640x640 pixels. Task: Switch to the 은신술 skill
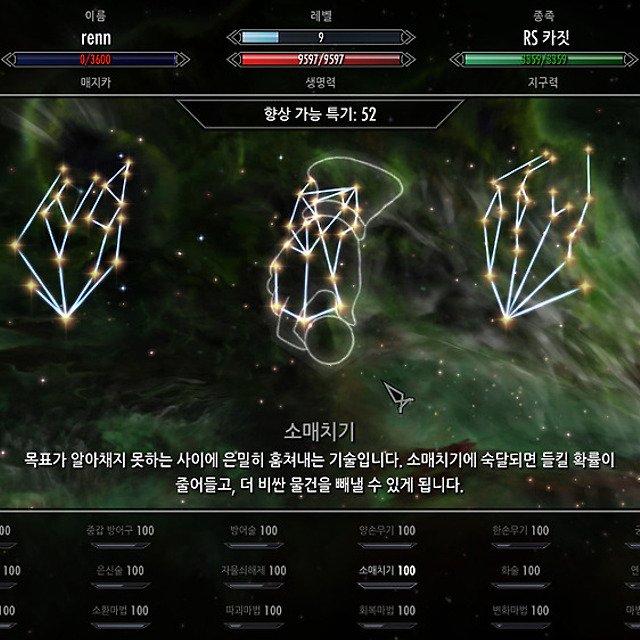(120, 570)
